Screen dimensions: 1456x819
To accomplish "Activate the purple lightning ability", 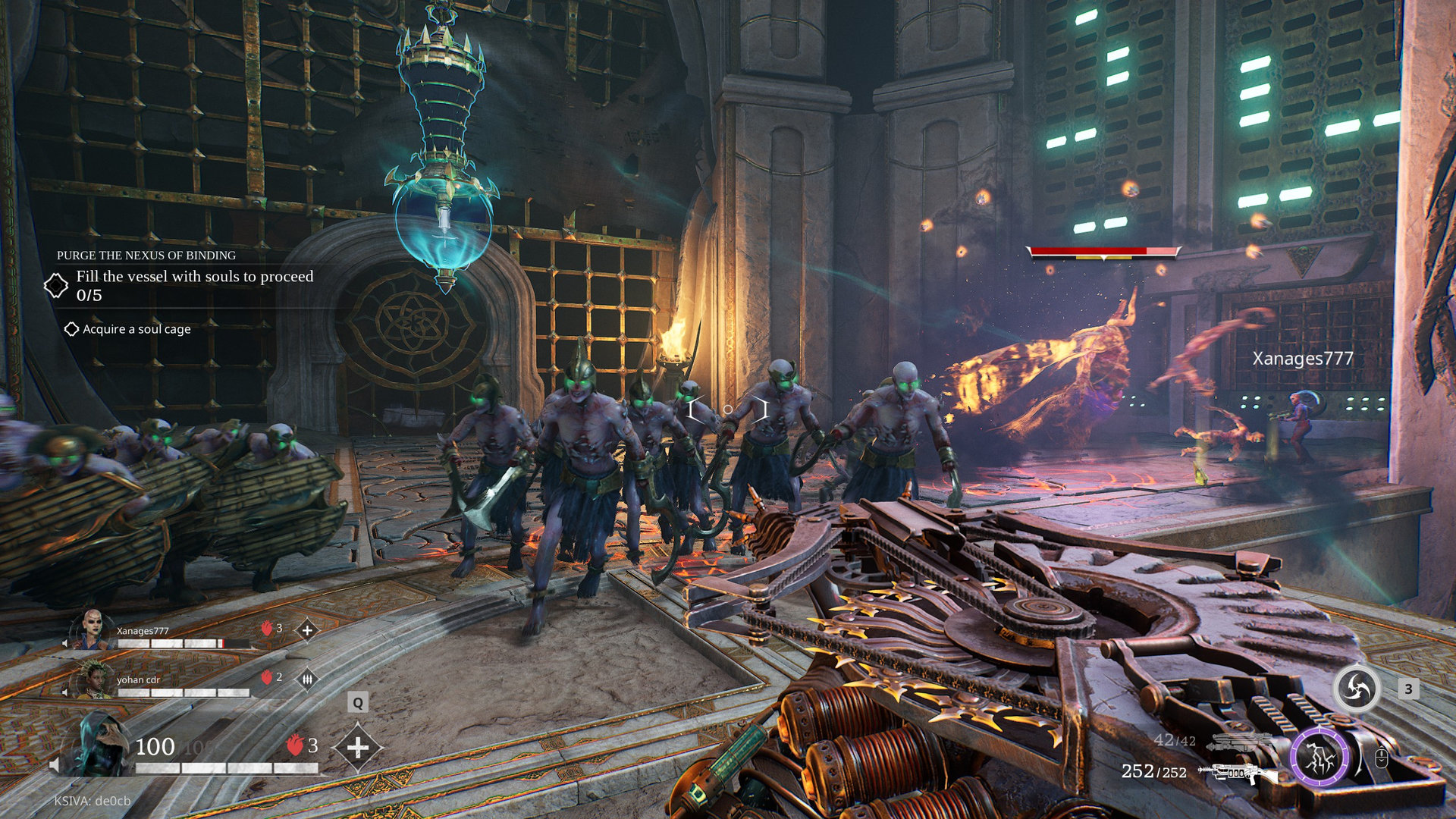I will pyautogui.click(x=1320, y=756).
